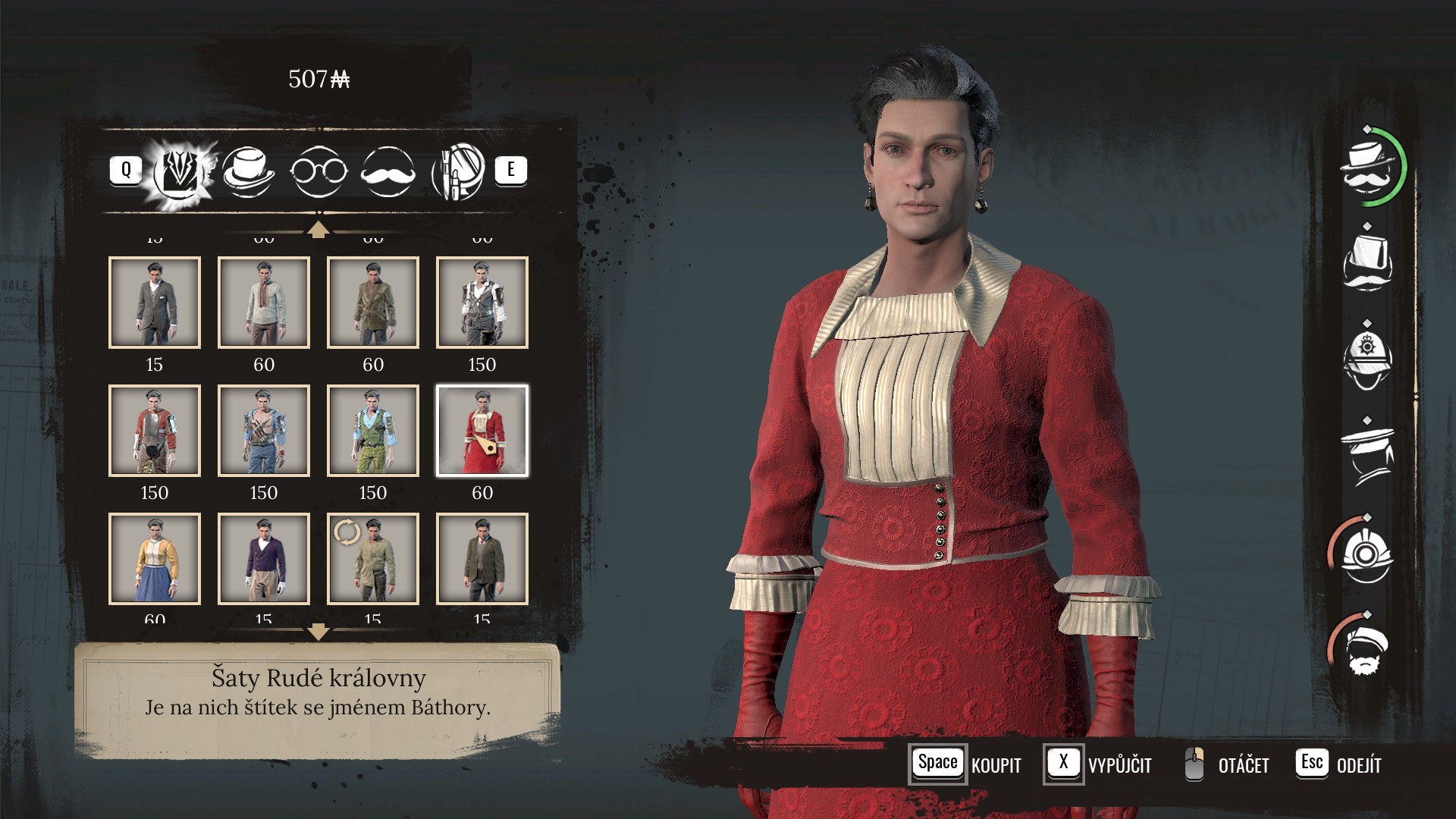The width and height of the screenshot is (1456, 819).
Task: Switch to the outfits suit tab
Action: coord(180,171)
